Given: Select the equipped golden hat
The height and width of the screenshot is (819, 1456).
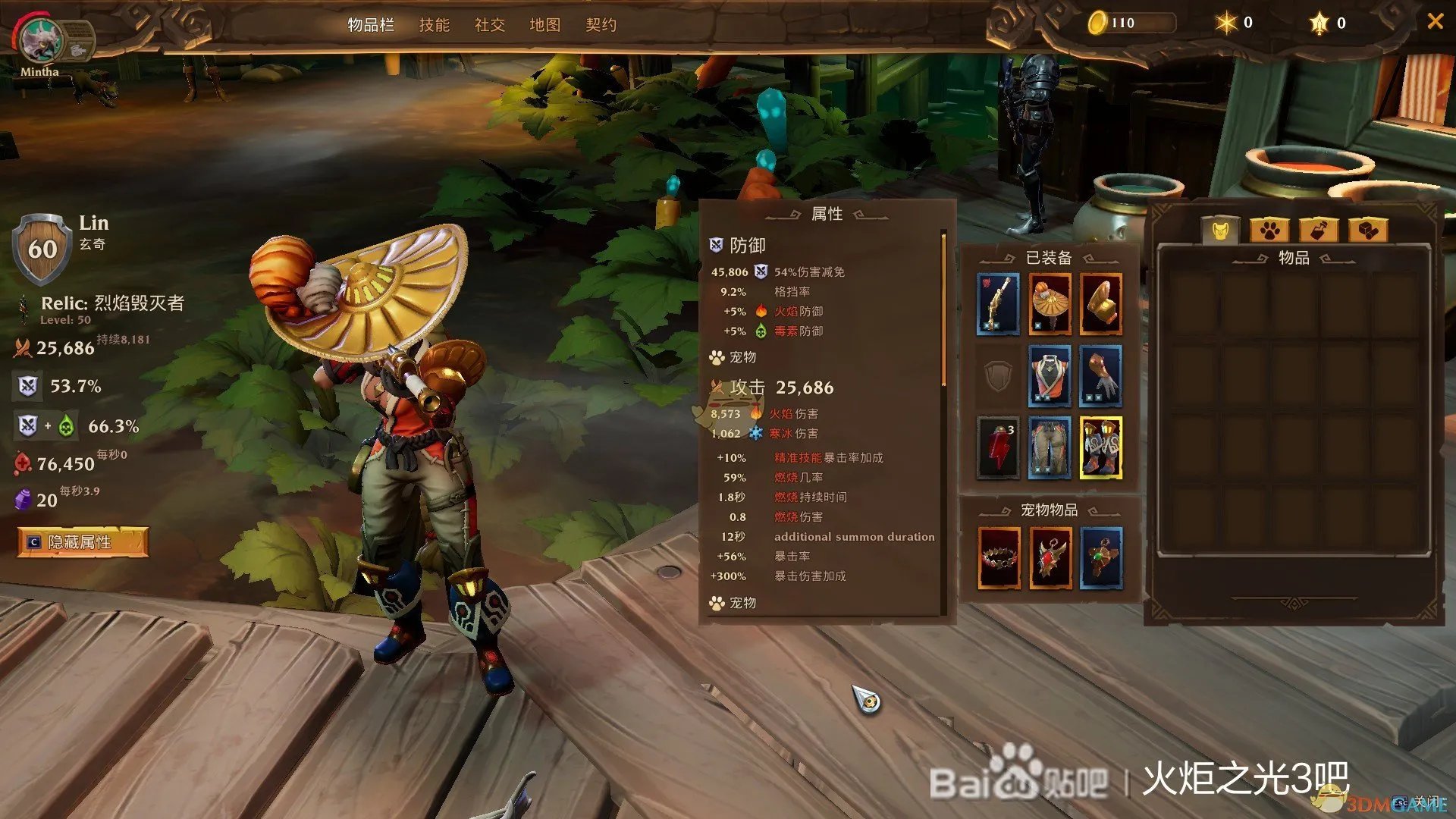Looking at the screenshot, I should tap(1050, 305).
